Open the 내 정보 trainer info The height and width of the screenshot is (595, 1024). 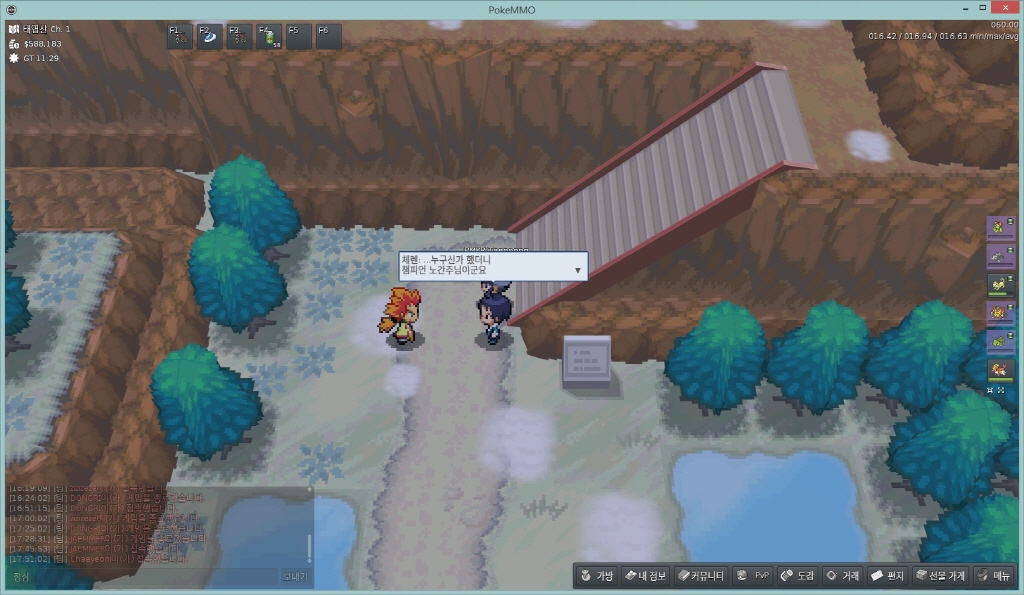(x=644, y=576)
